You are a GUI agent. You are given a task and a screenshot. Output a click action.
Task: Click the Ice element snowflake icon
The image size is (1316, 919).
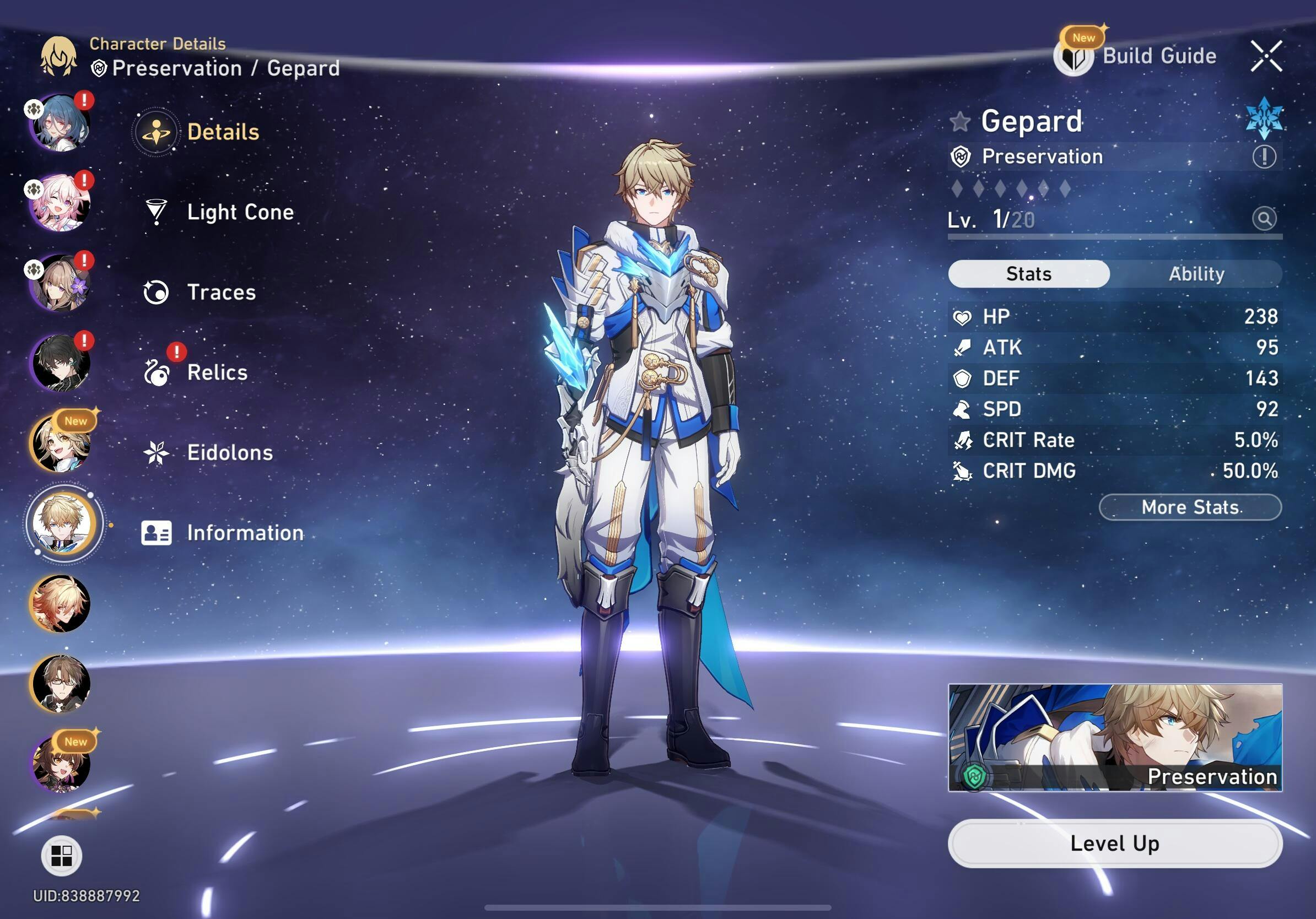pos(1264,118)
